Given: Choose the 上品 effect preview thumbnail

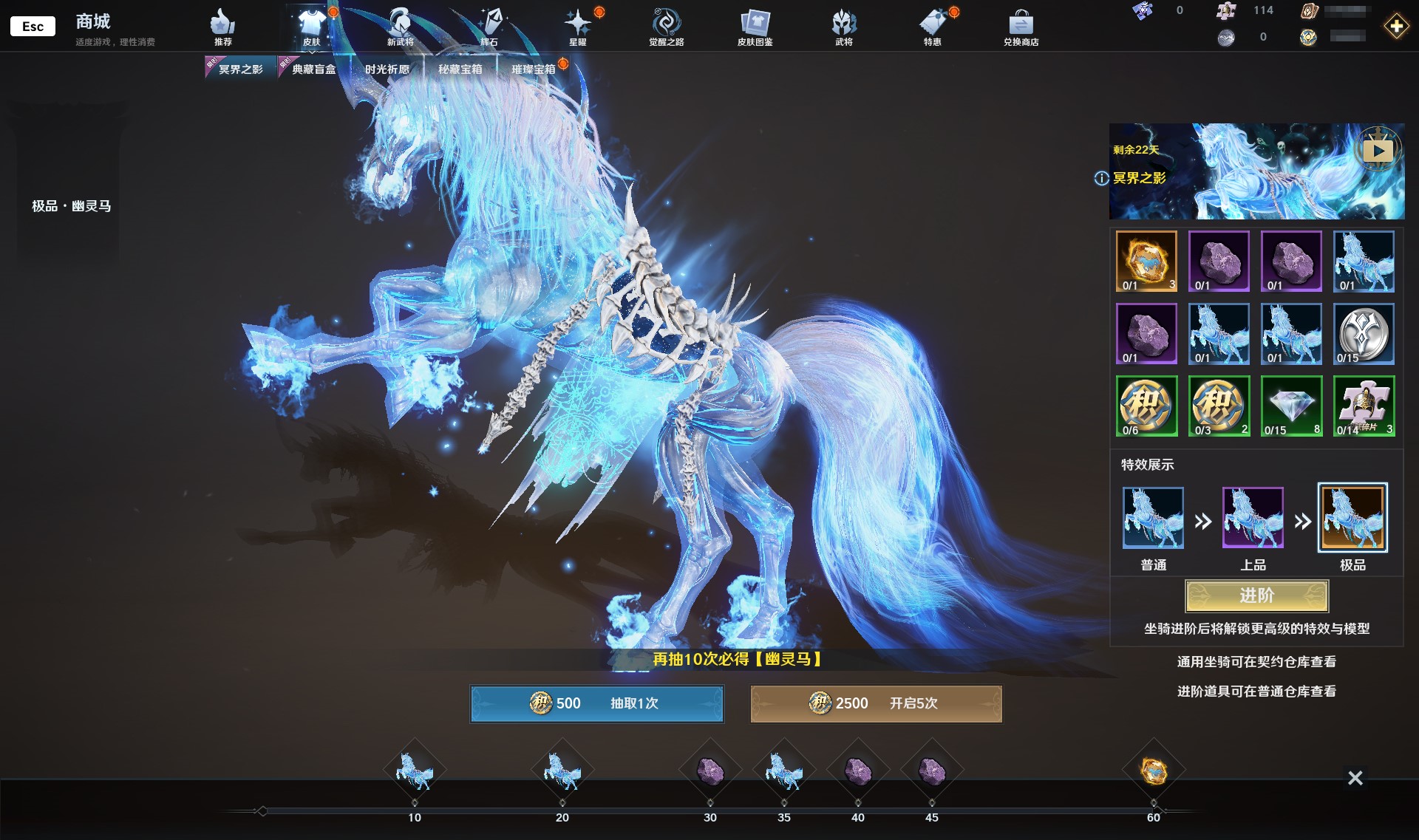Looking at the screenshot, I should [x=1253, y=518].
